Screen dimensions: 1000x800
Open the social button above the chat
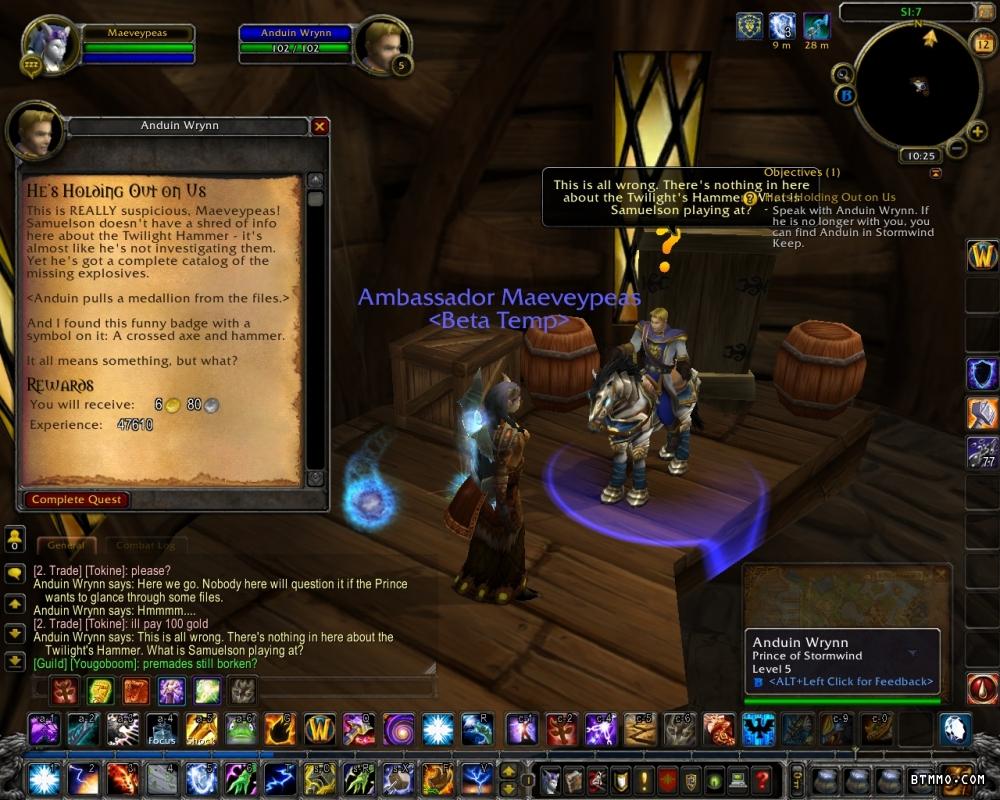coord(15,539)
